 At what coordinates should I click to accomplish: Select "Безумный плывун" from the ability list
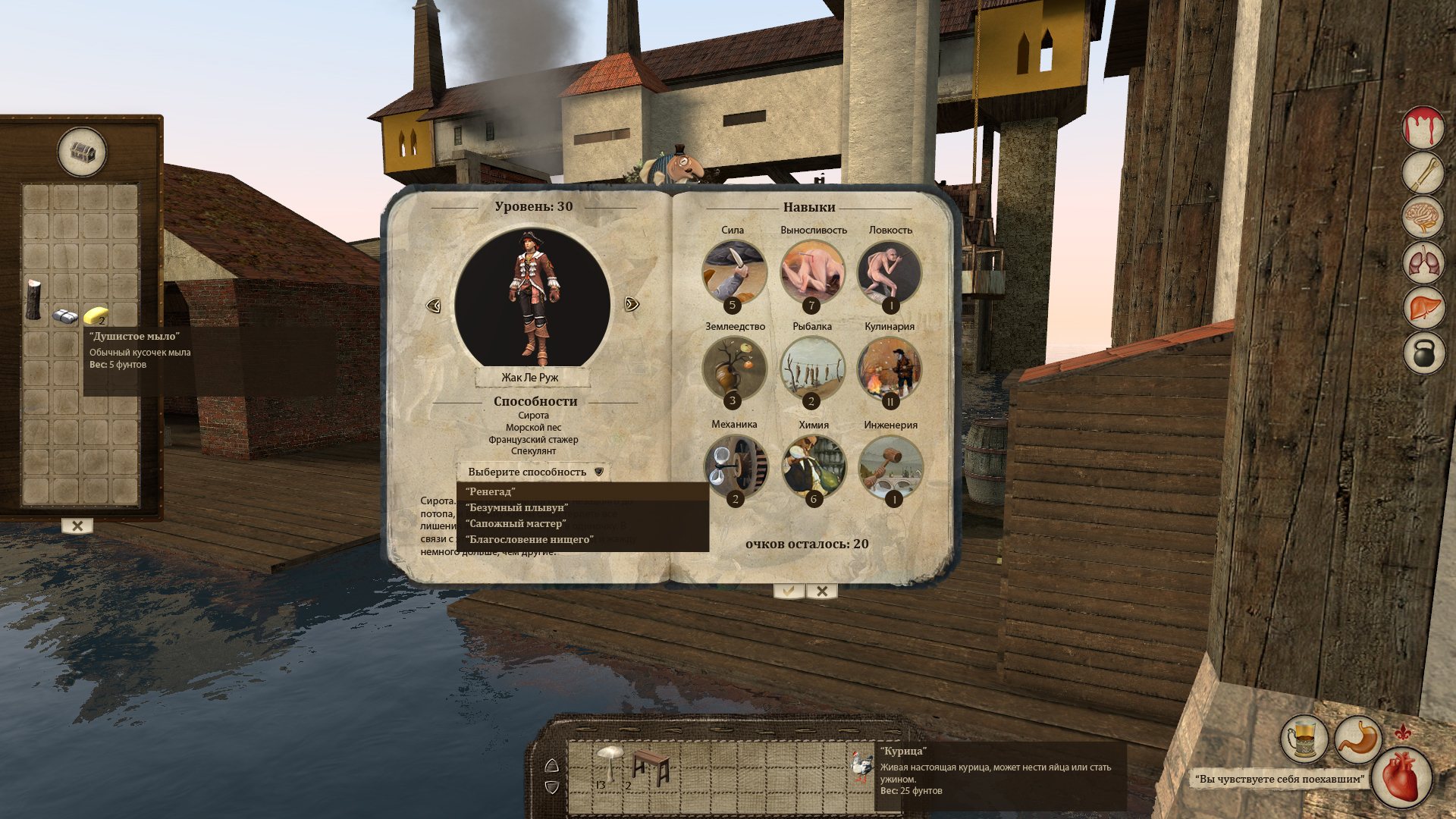pyautogui.click(x=516, y=507)
